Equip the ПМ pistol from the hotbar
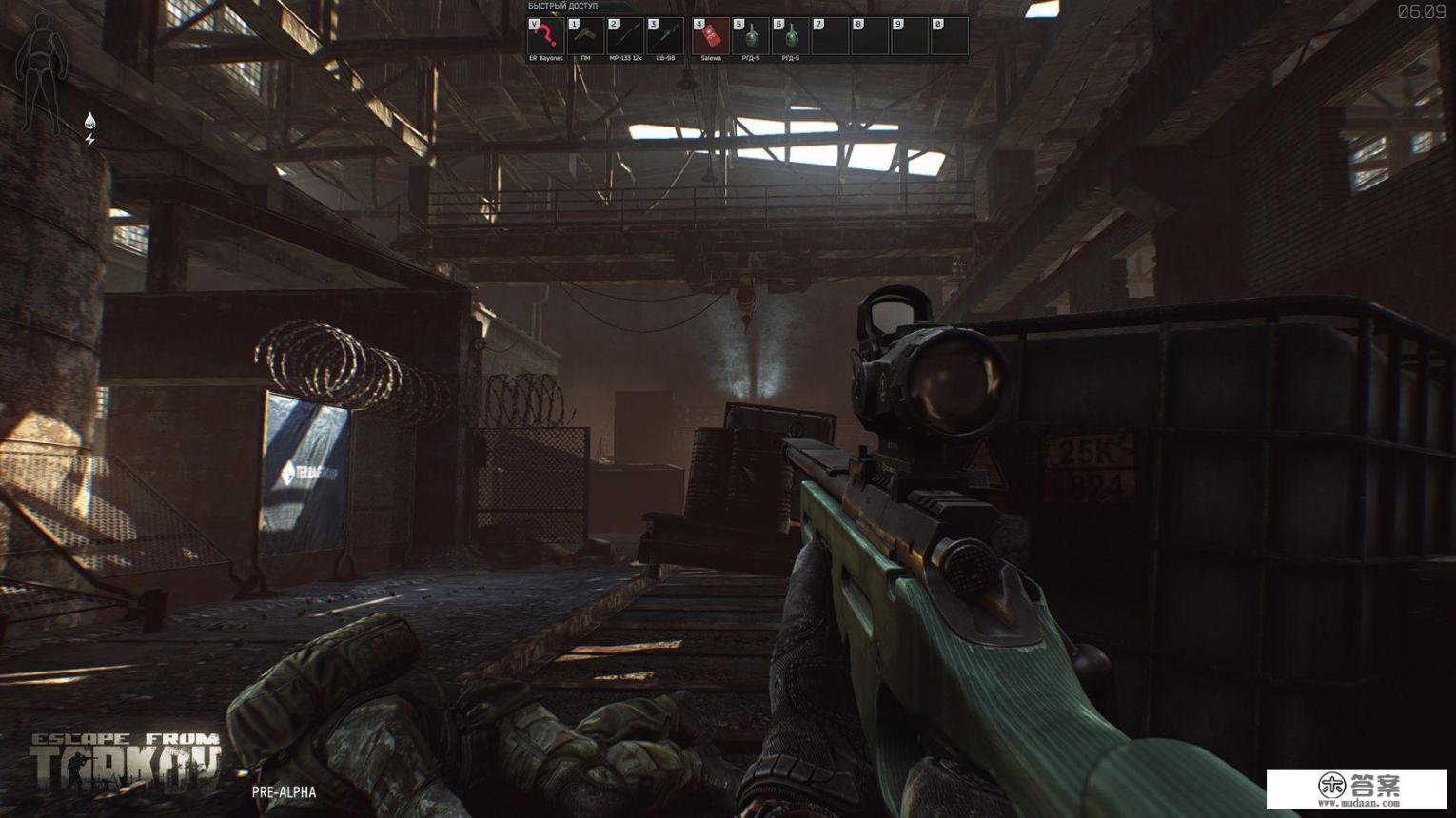 [585, 36]
